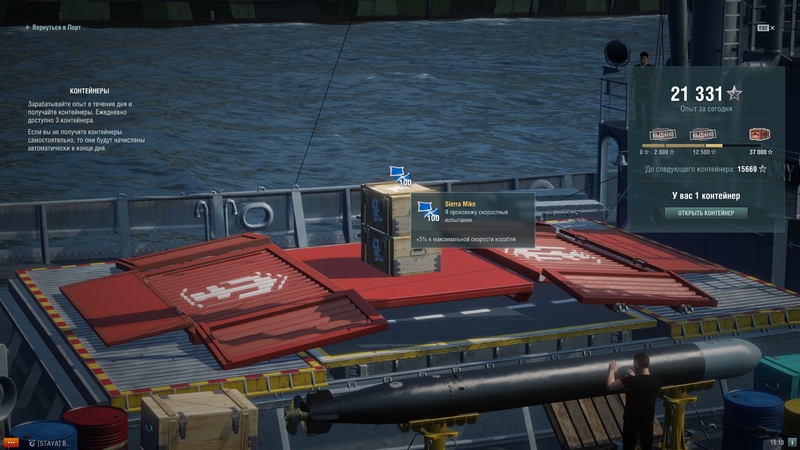800x450 pixels.
Task: Close the screen with the ESC button
Action: [763, 28]
